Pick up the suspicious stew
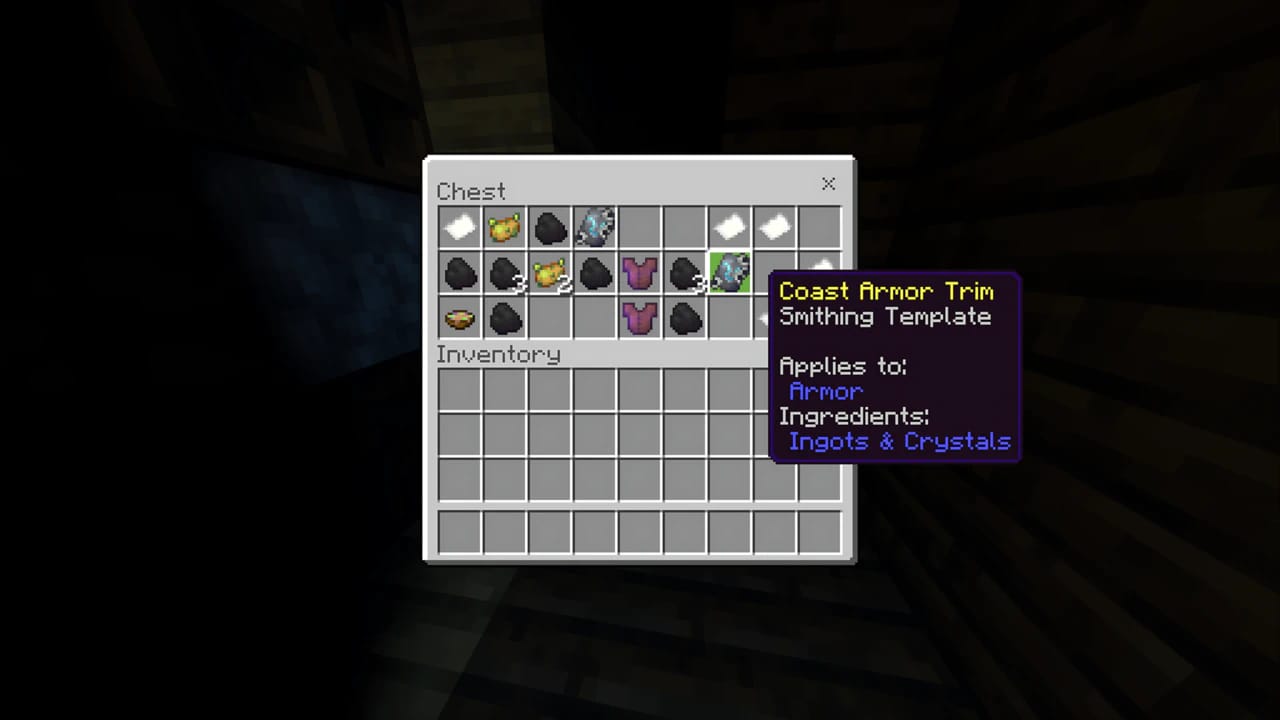Viewport: 1280px width, 720px height. (x=459, y=317)
